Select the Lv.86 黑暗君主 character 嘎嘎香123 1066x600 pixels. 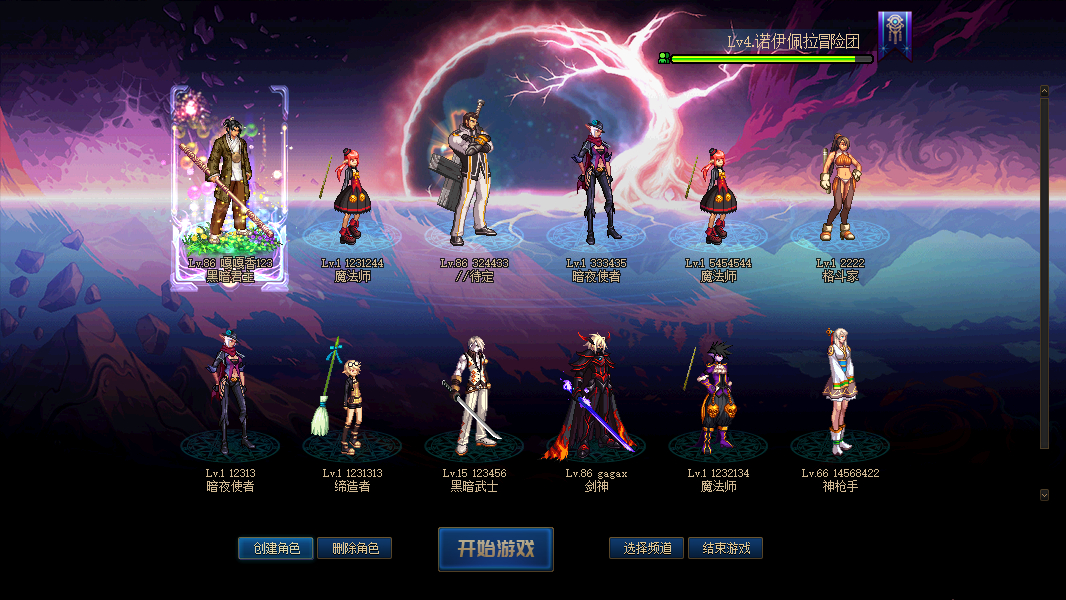[231, 190]
